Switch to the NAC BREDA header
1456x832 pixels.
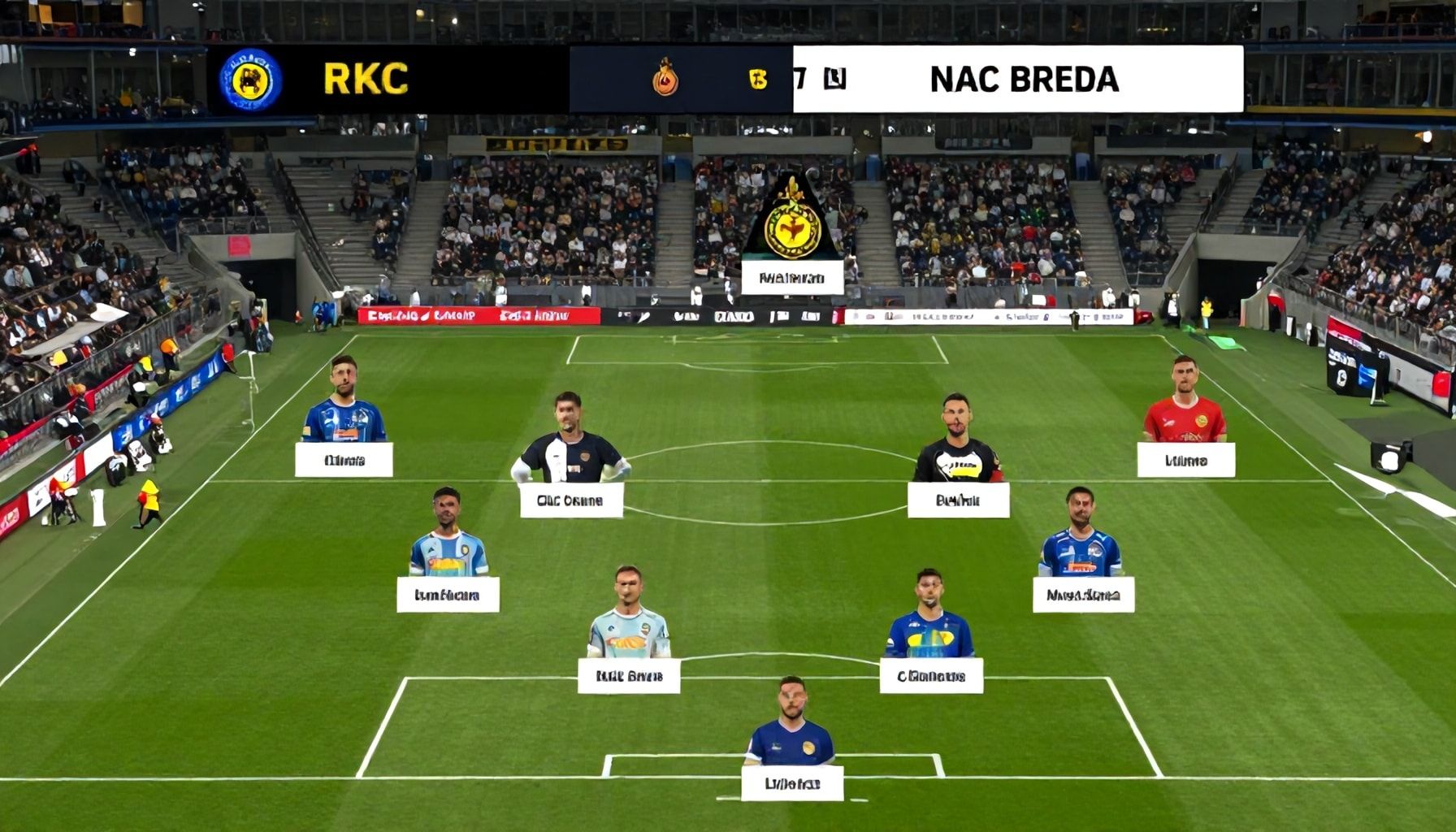(x=1024, y=79)
